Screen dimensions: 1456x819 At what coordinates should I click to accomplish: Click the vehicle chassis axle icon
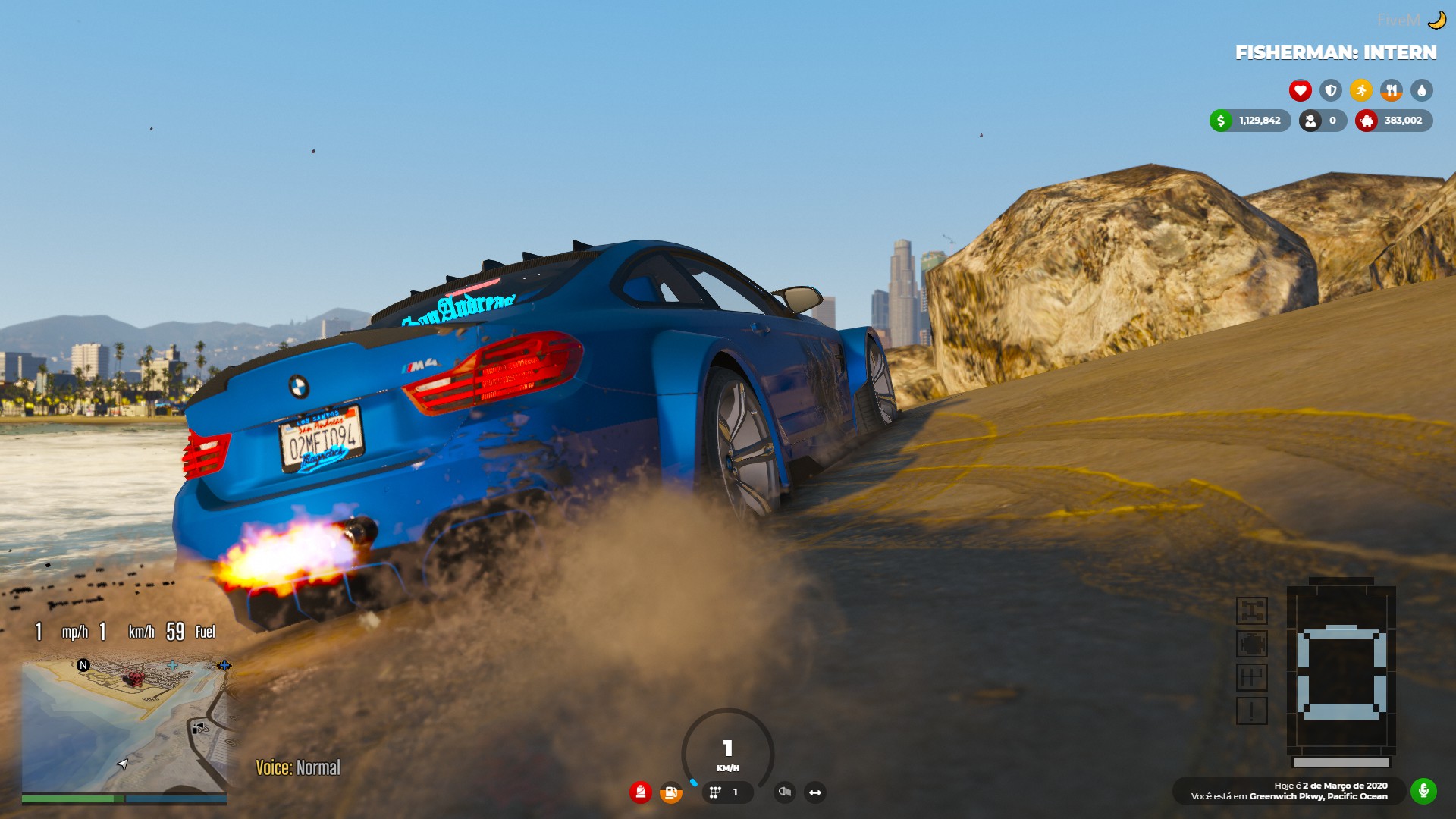coord(1251,610)
